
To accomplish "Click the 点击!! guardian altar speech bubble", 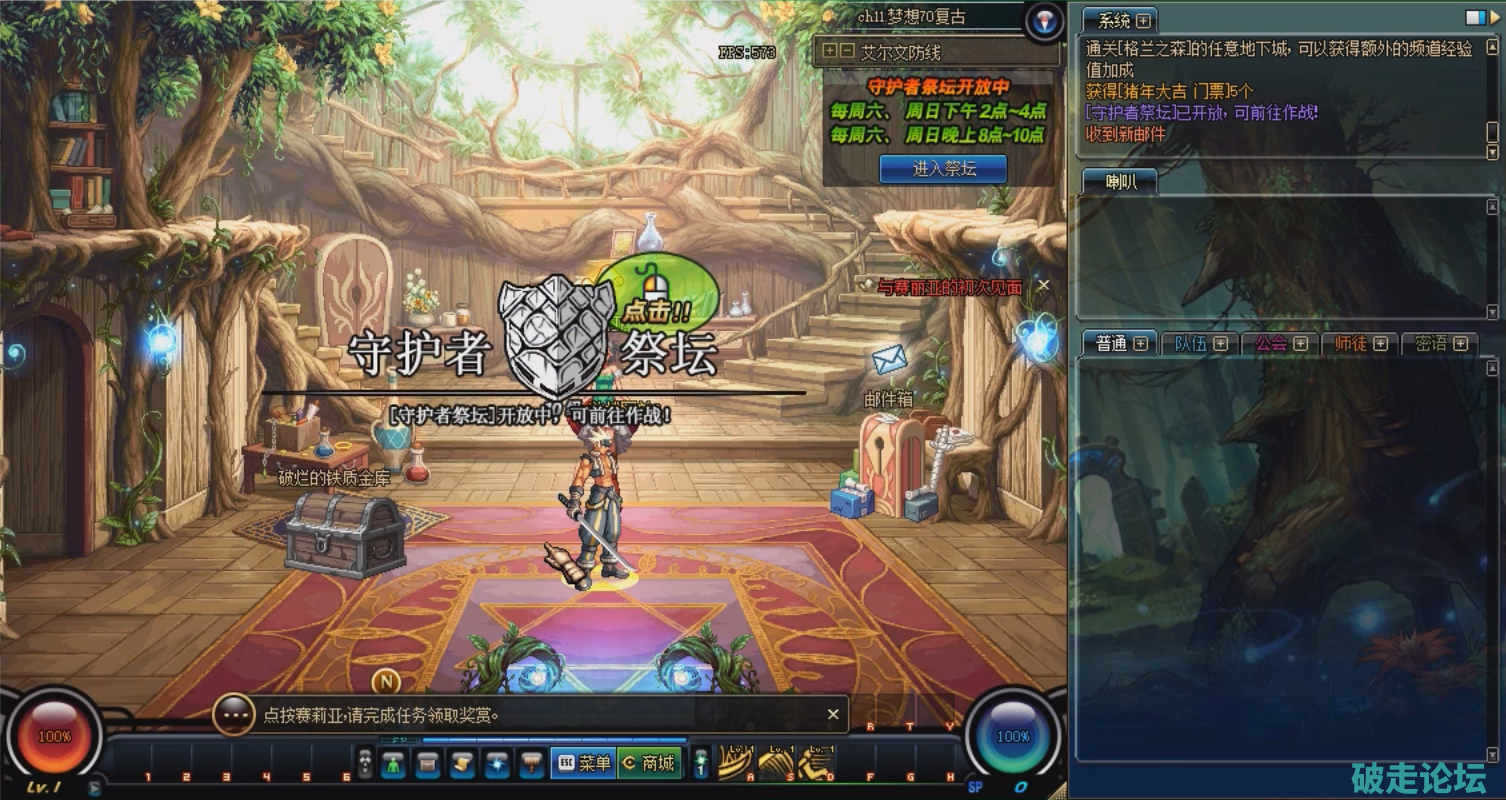I will [x=657, y=296].
